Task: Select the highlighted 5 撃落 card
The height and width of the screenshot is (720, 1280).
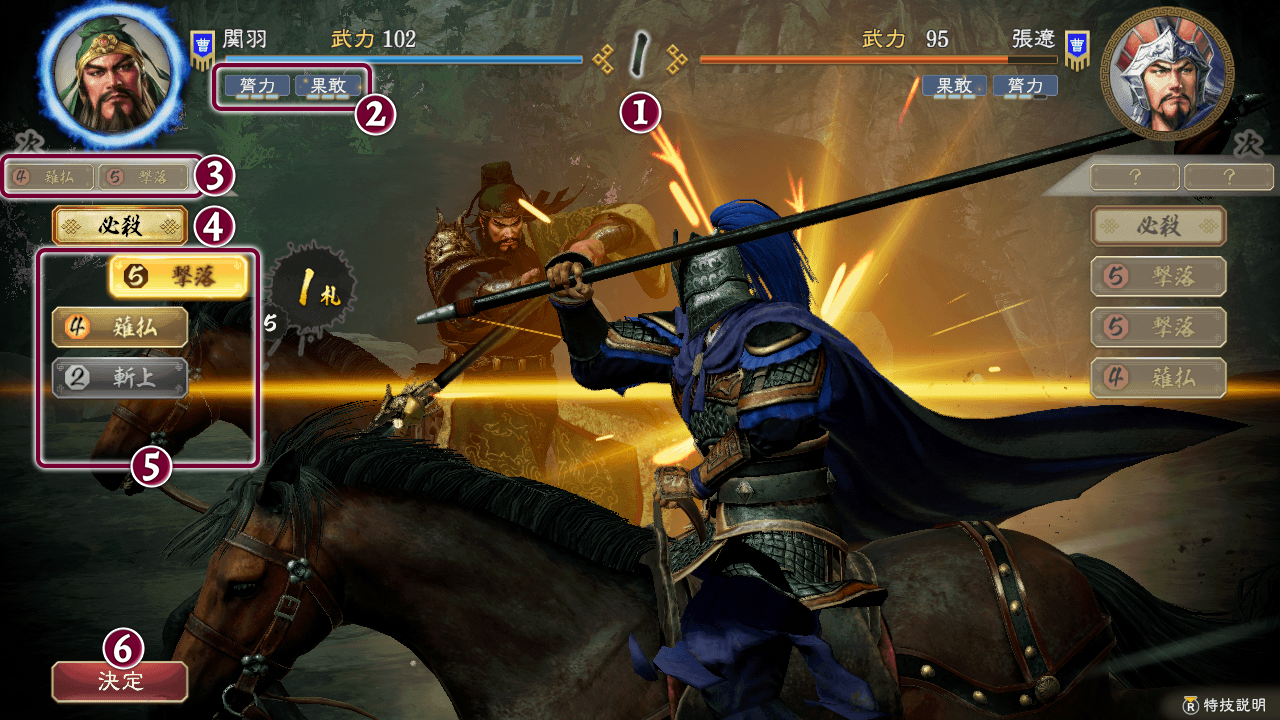Action: 178,277
